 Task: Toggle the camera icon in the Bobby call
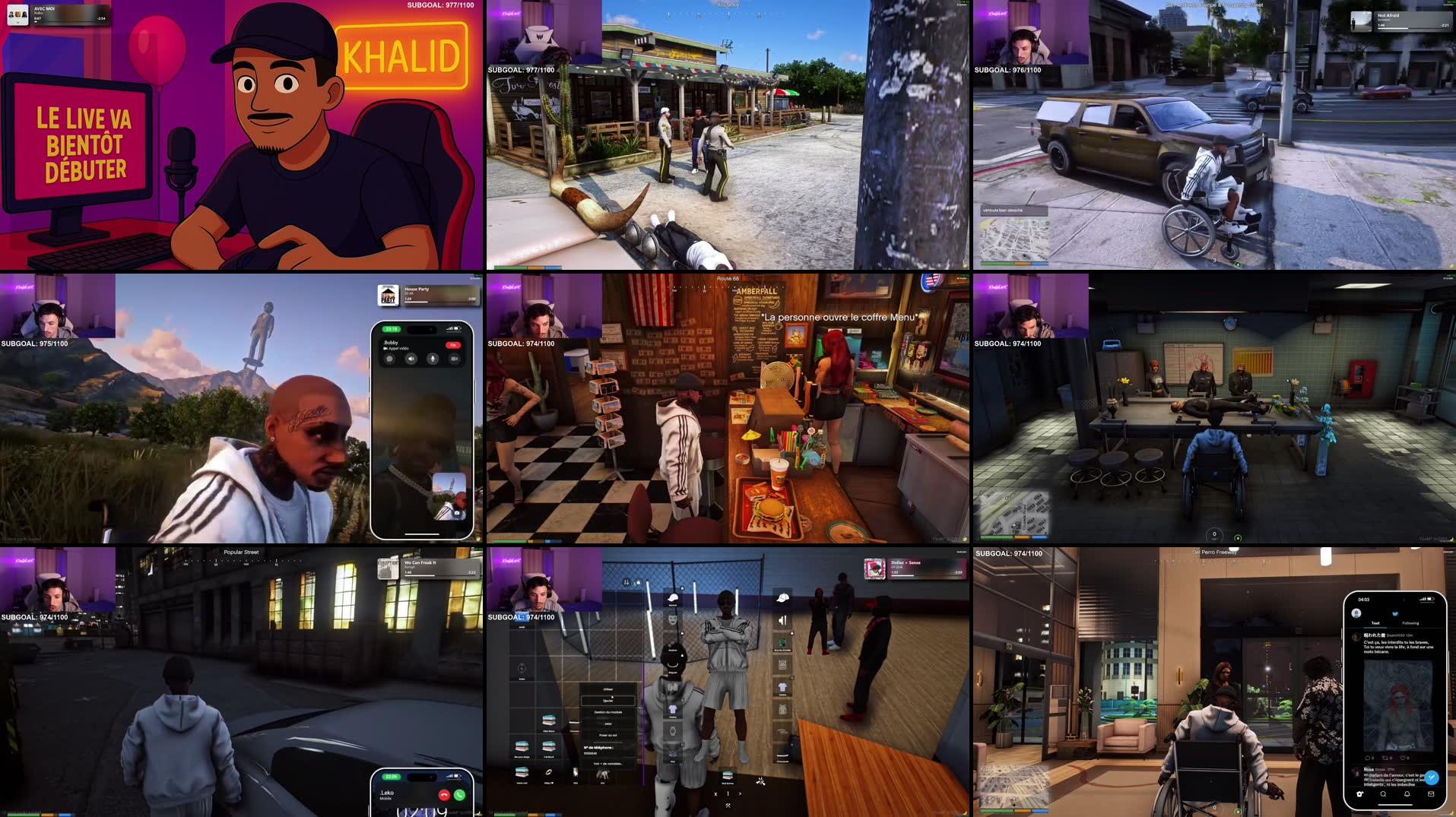tap(455, 358)
